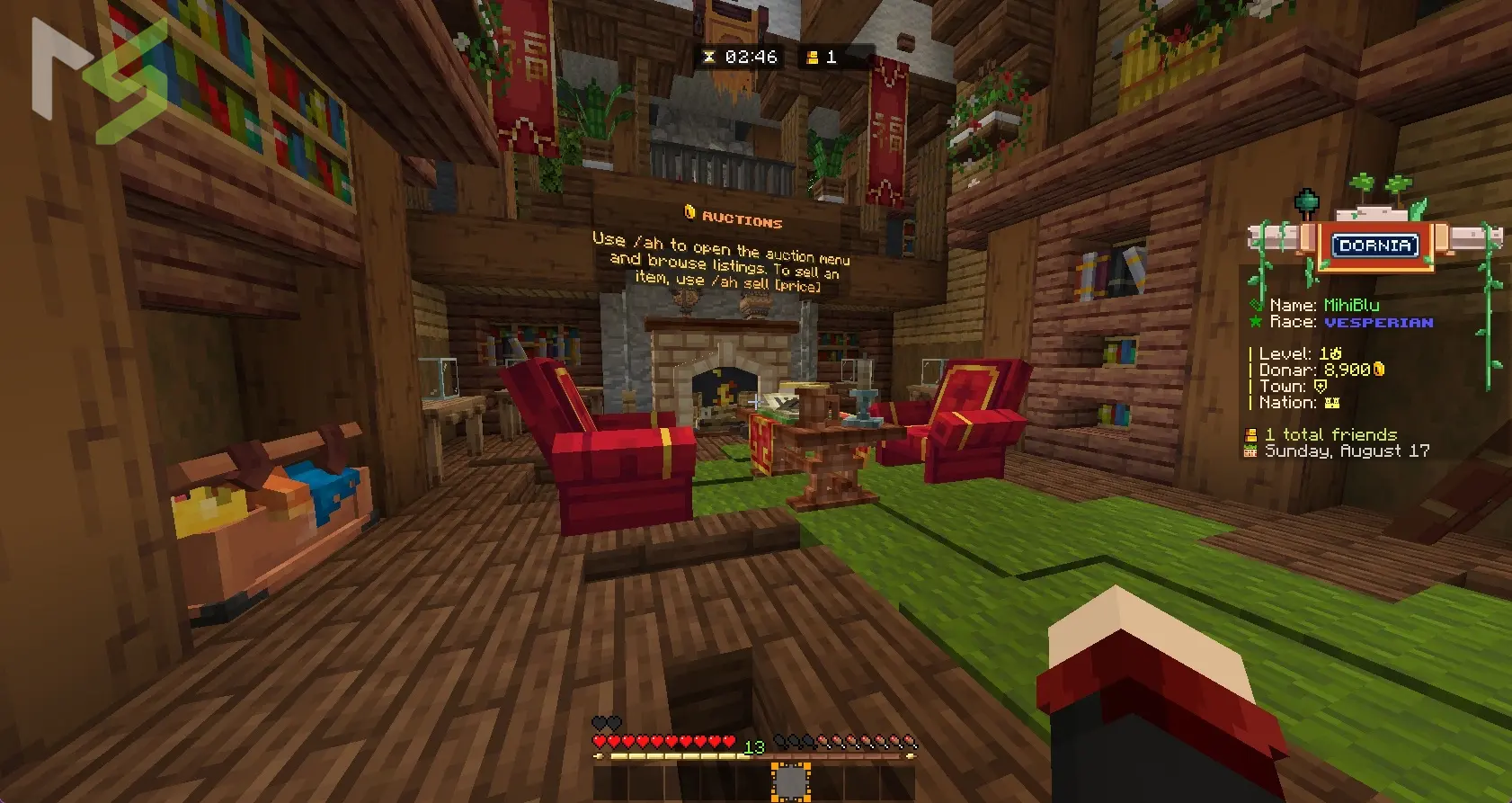Viewport: 1512px width, 803px height.
Task: Click the castle icon next to Nation
Action: coord(1334,403)
